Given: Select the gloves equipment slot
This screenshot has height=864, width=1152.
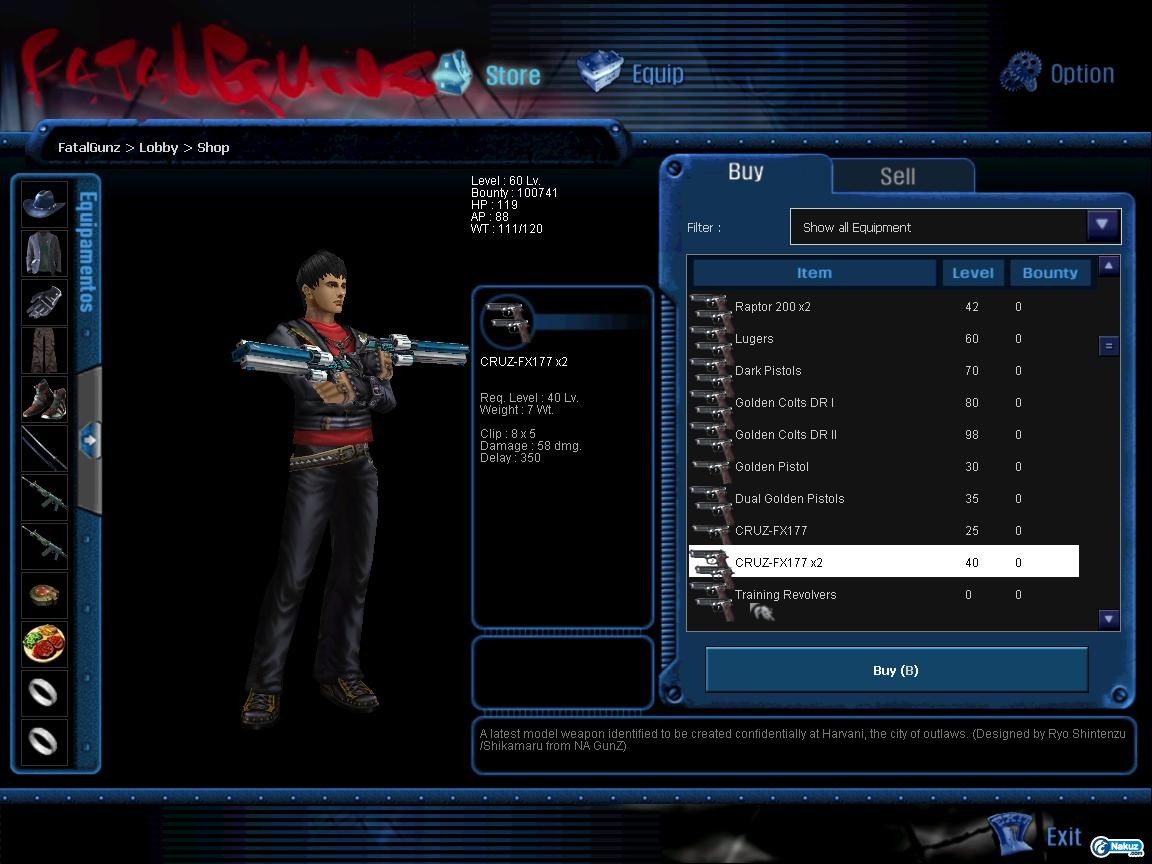Looking at the screenshot, I should click(44, 302).
